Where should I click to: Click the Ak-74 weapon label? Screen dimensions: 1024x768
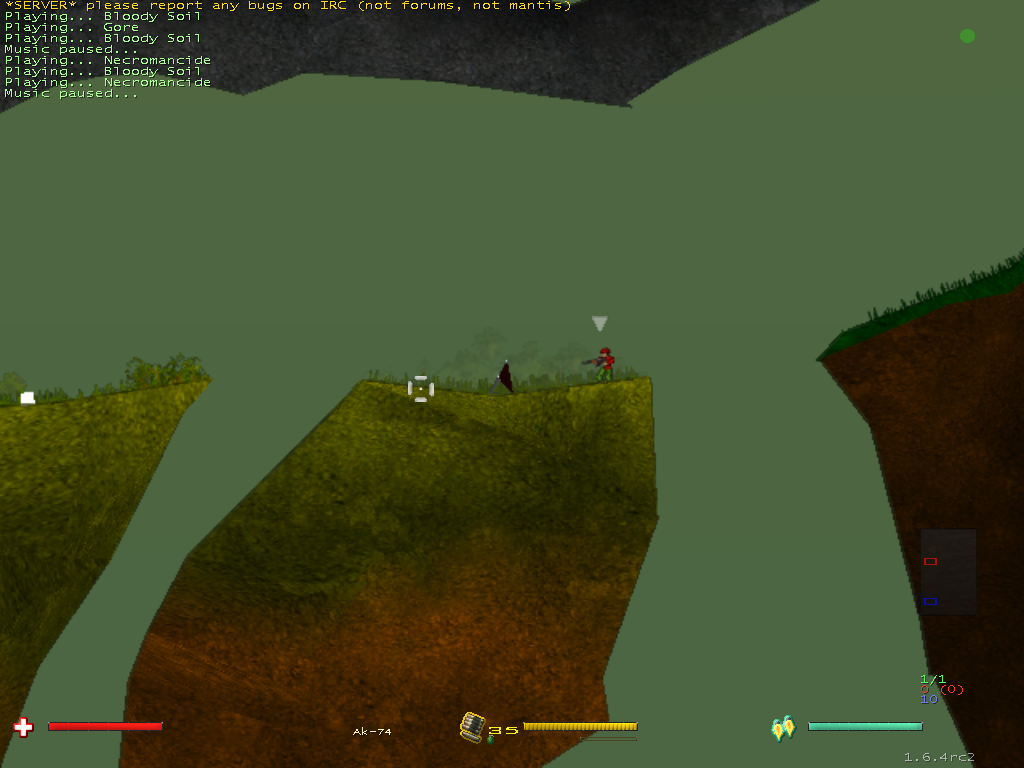coord(372,732)
